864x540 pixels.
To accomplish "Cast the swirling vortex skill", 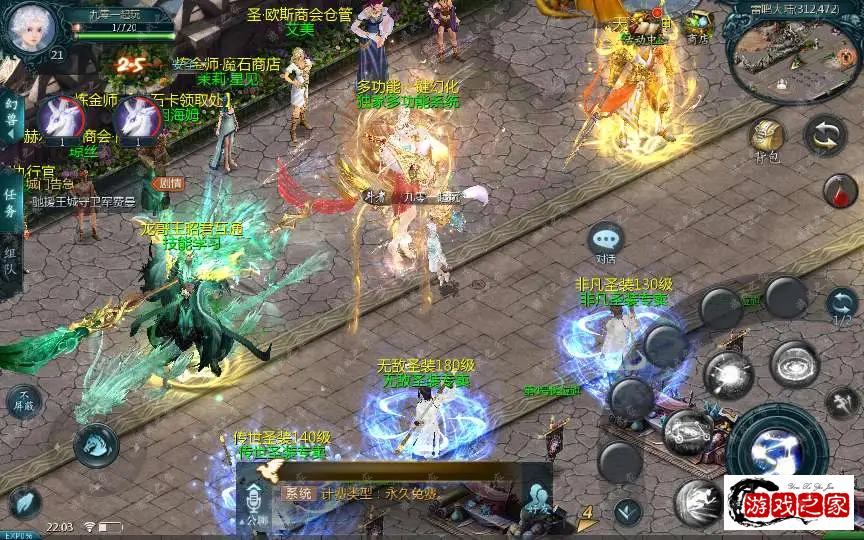I will coord(795,363).
